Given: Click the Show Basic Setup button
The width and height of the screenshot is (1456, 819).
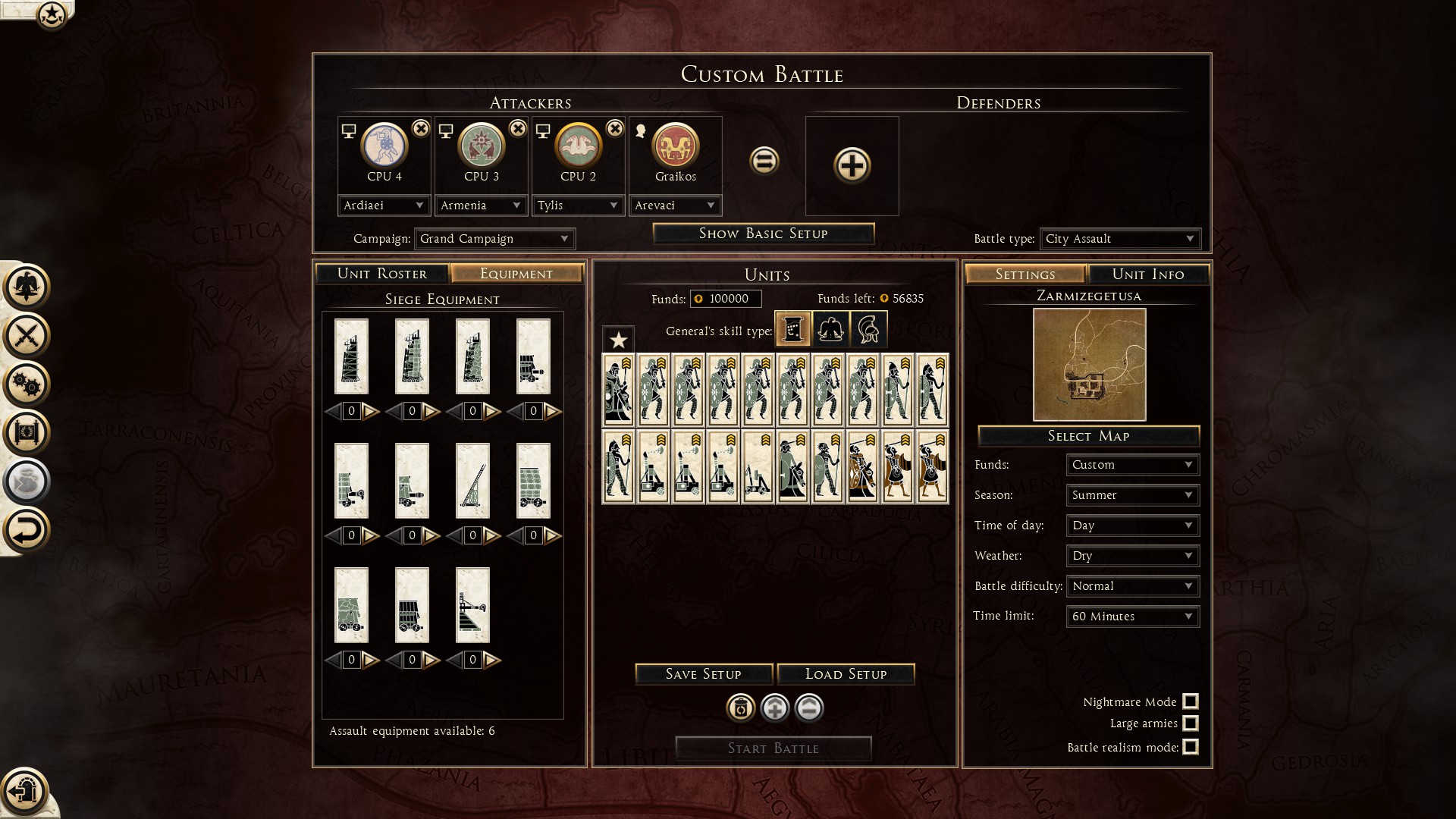Looking at the screenshot, I should point(763,234).
